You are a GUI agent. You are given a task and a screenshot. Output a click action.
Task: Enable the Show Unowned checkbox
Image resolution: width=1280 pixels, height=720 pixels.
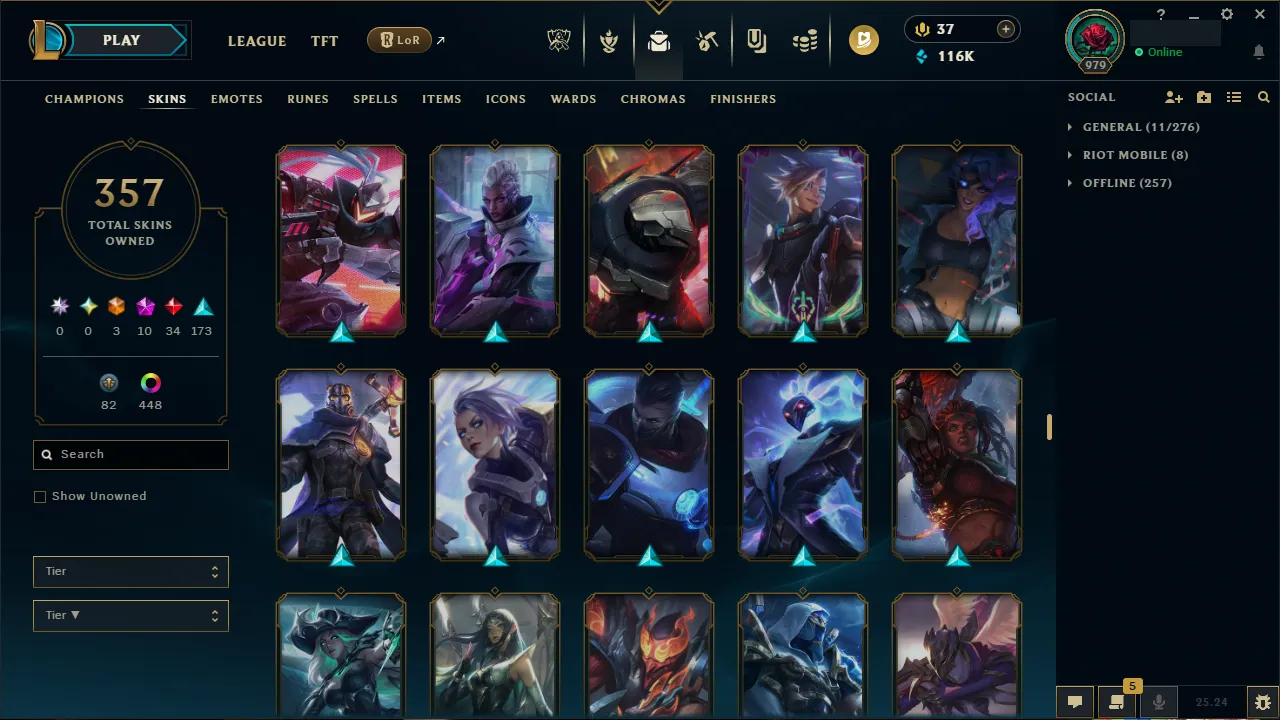pos(40,496)
